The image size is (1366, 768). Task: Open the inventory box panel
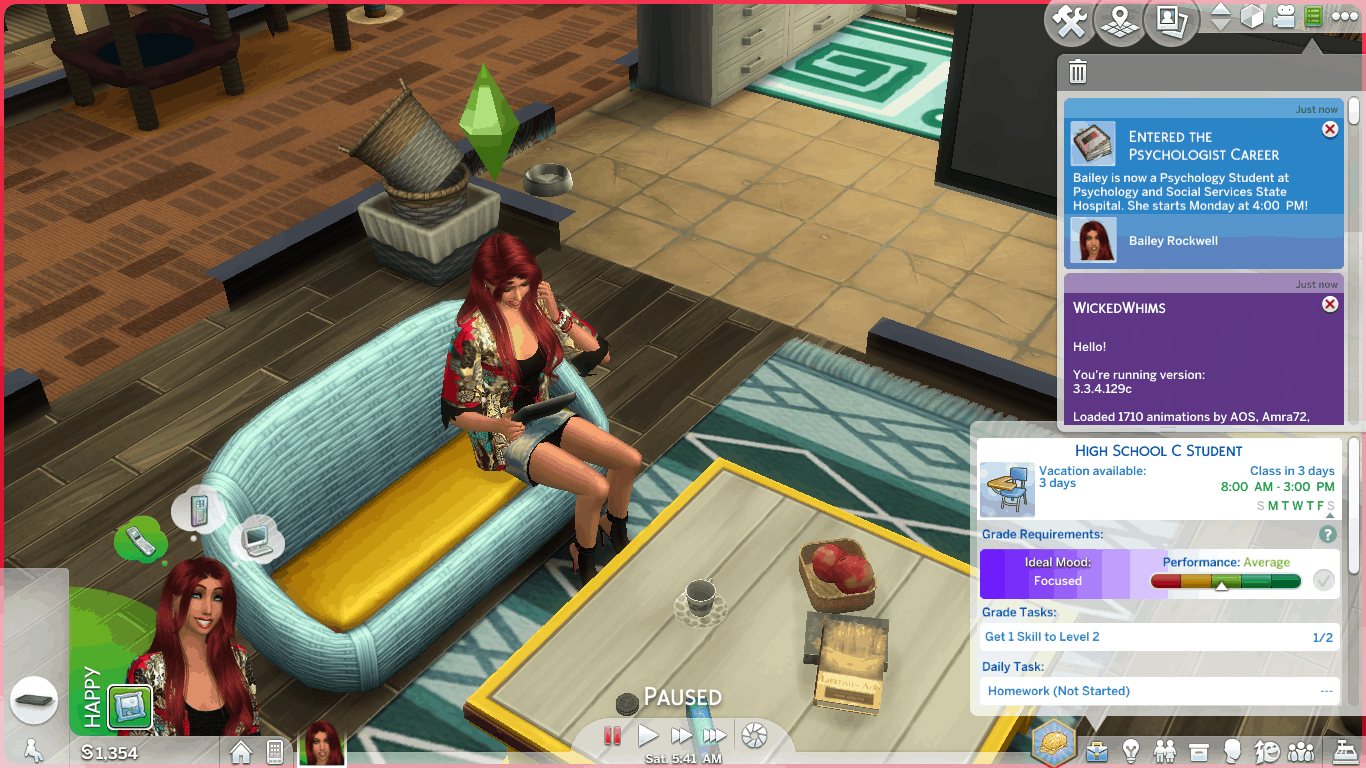[x=1199, y=750]
